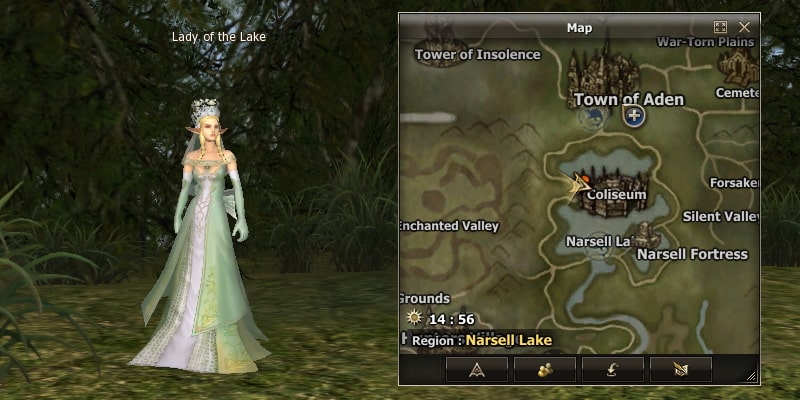Expand the map to full size
The height and width of the screenshot is (400, 800).
(x=720, y=28)
